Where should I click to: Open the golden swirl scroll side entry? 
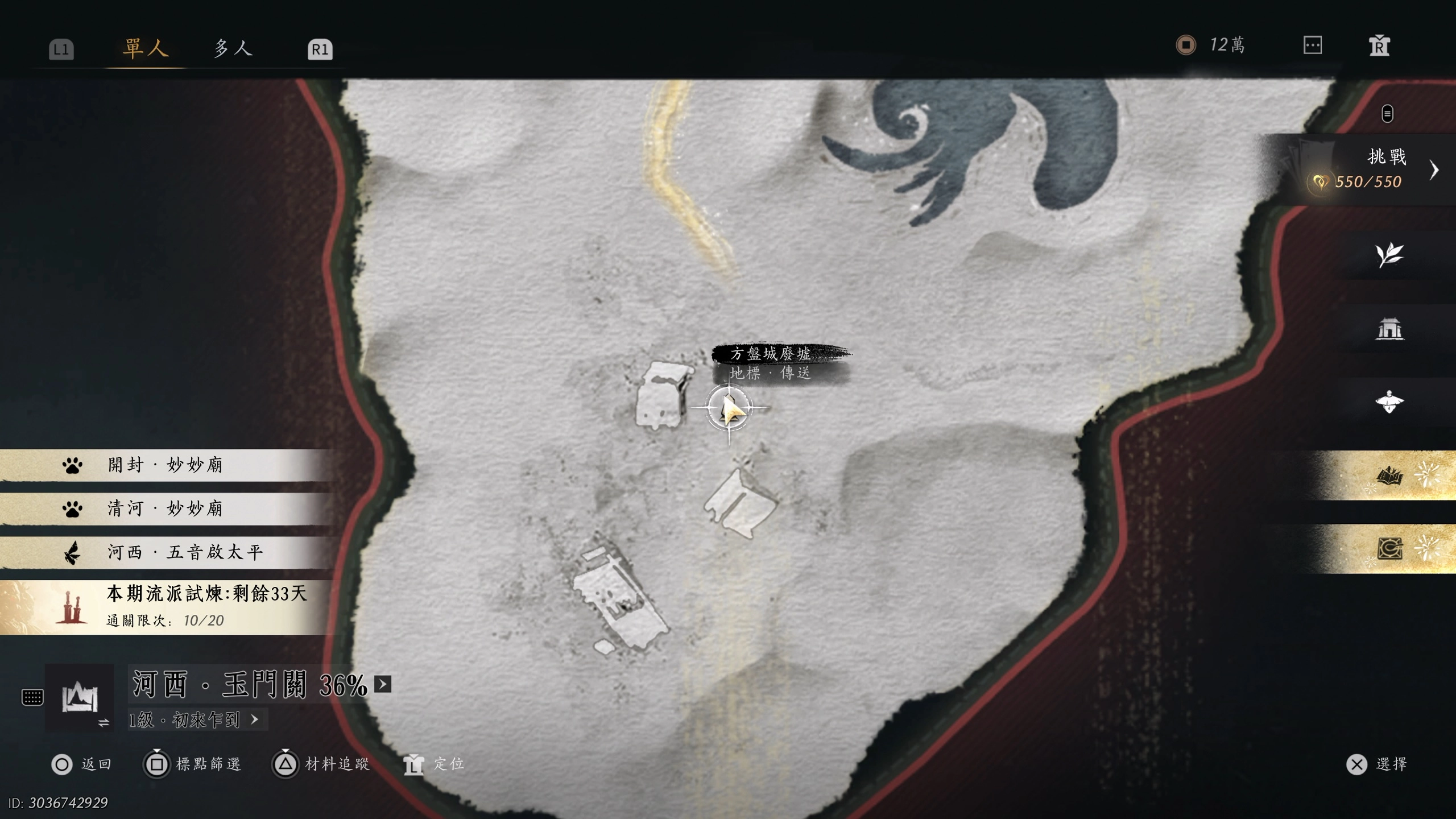(1389, 549)
